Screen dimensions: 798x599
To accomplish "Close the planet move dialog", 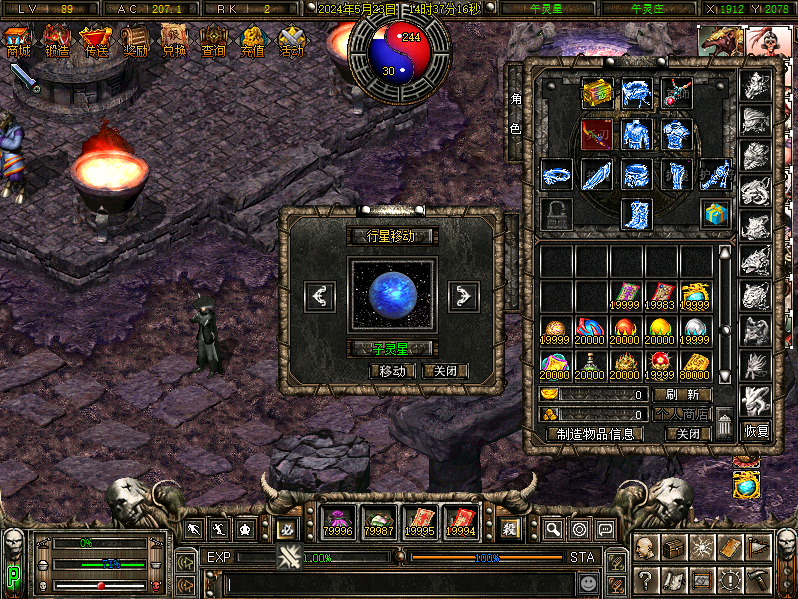I will pos(445,371).
